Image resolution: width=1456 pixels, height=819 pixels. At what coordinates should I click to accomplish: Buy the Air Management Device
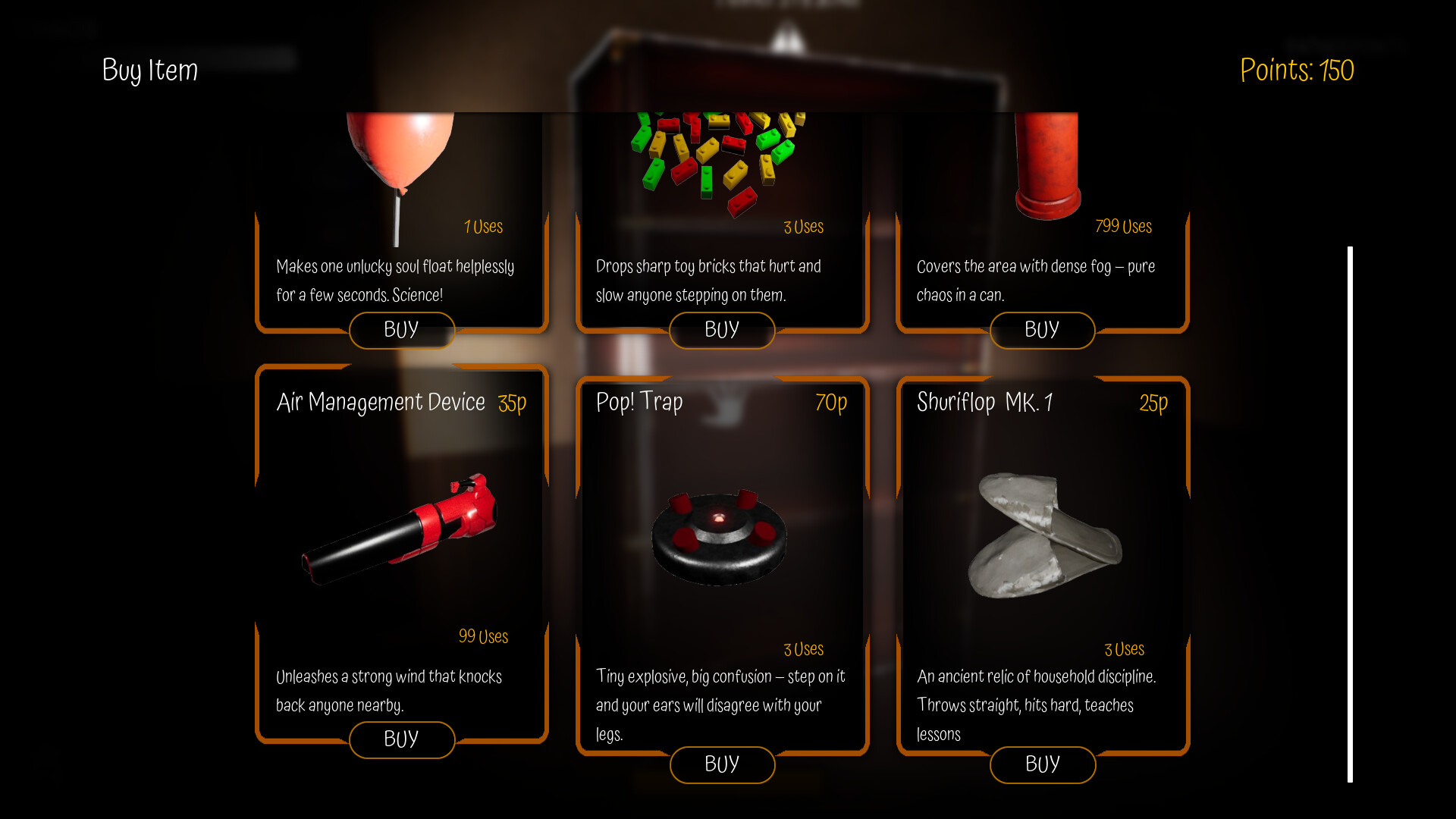pyautogui.click(x=402, y=739)
